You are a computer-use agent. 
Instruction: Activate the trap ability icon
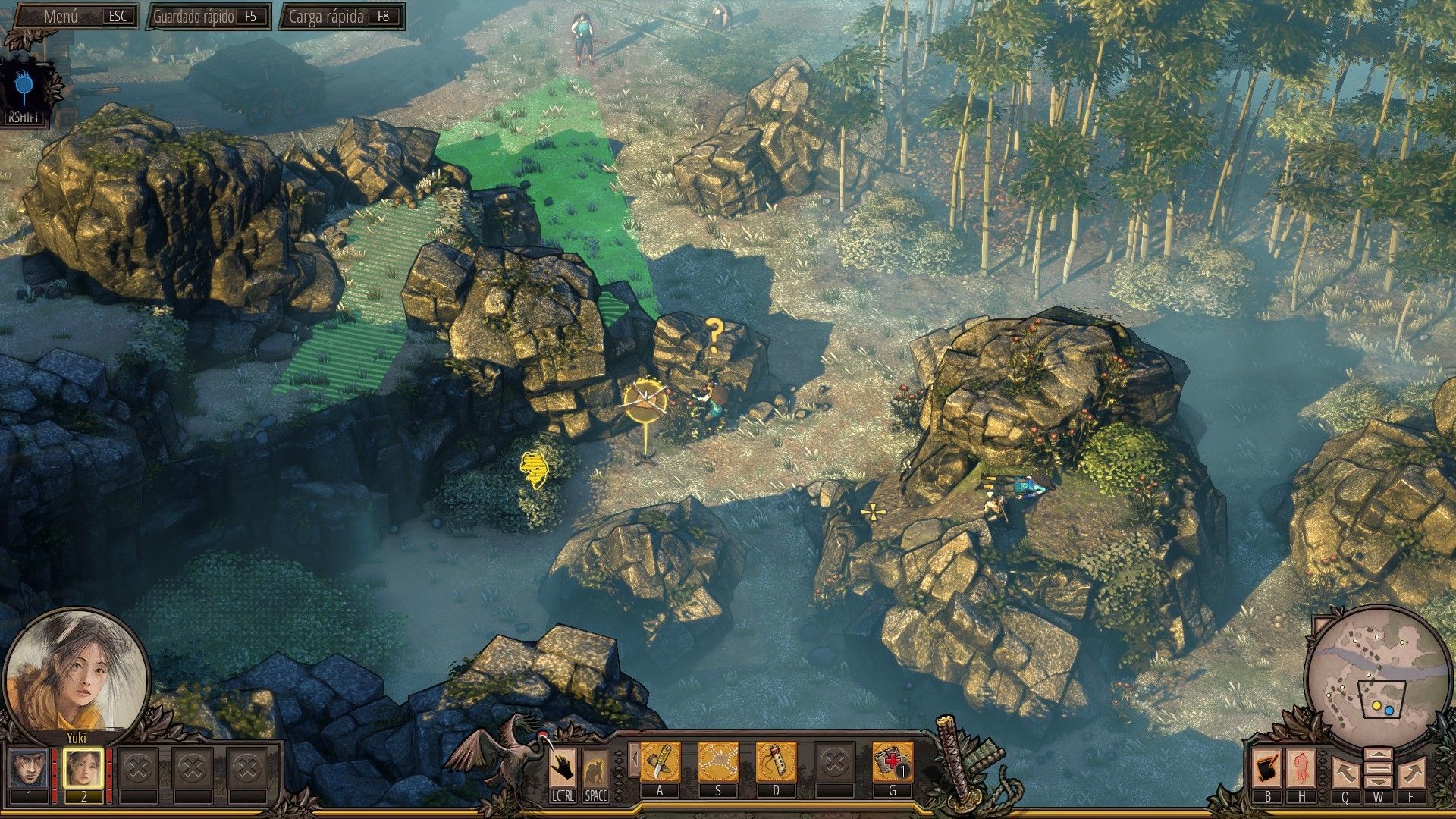[x=717, y=761]
